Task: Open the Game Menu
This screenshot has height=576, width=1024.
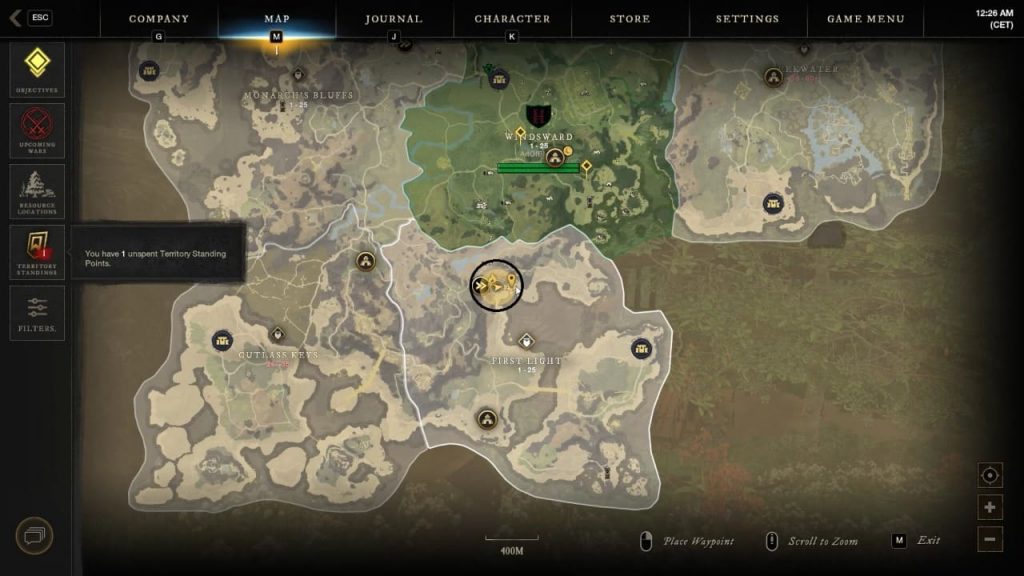Action: (x=865, y=19)
